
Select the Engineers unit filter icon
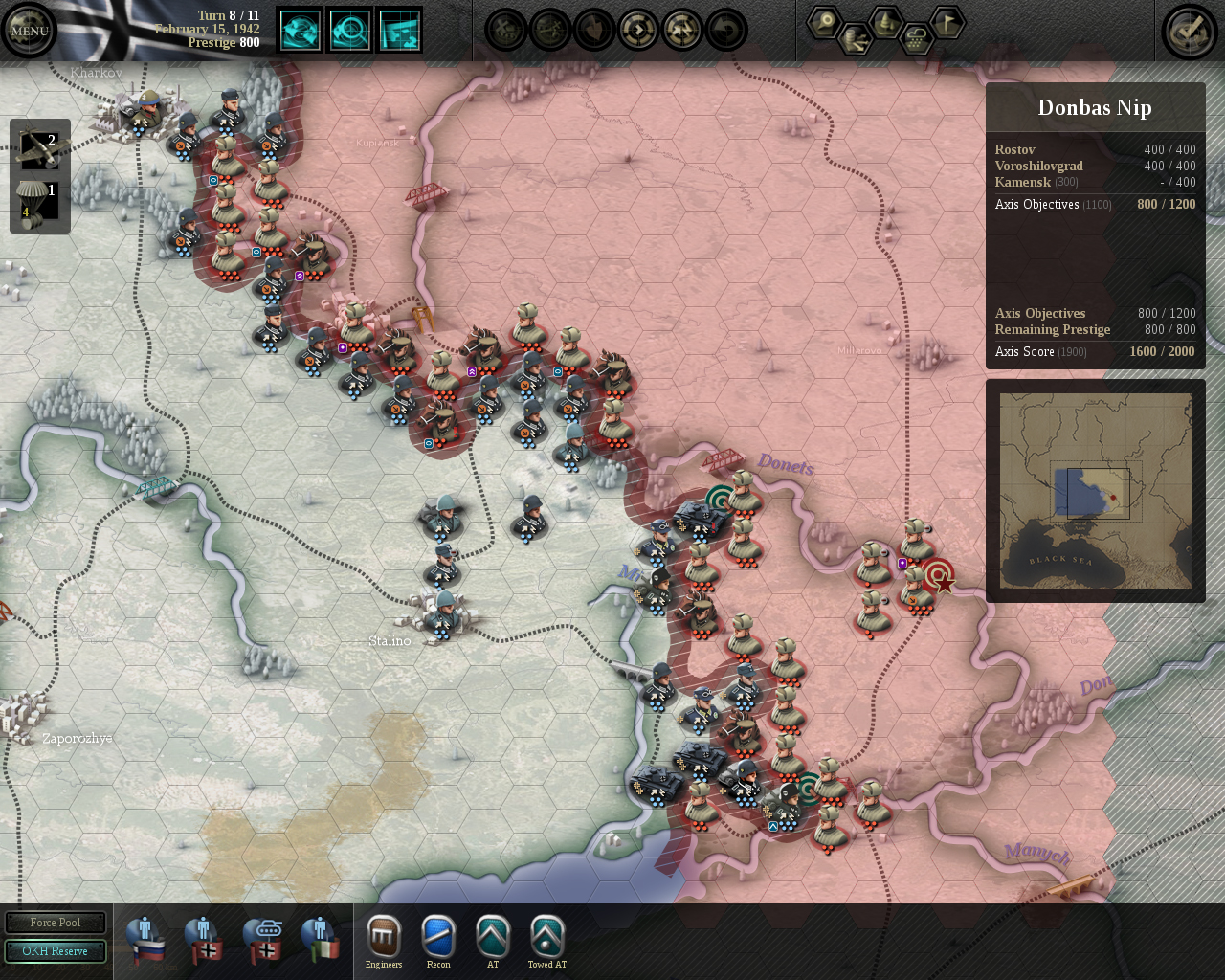384,934
